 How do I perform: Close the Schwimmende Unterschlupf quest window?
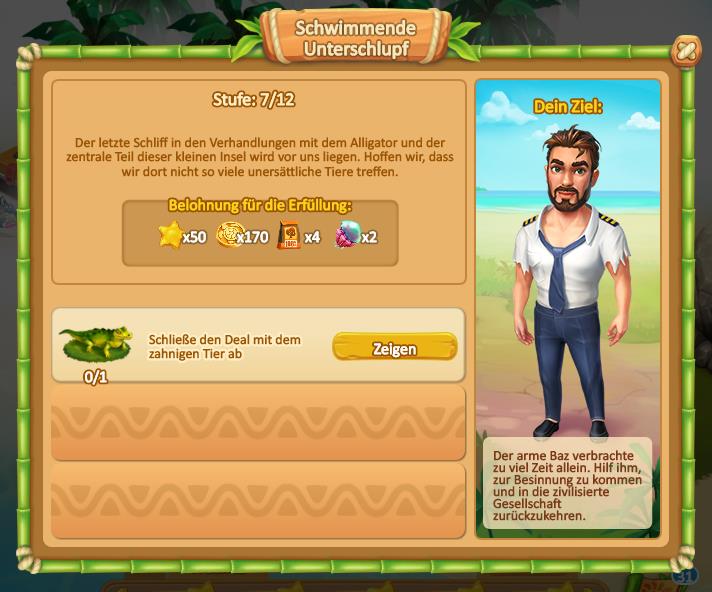pos(685,50)
